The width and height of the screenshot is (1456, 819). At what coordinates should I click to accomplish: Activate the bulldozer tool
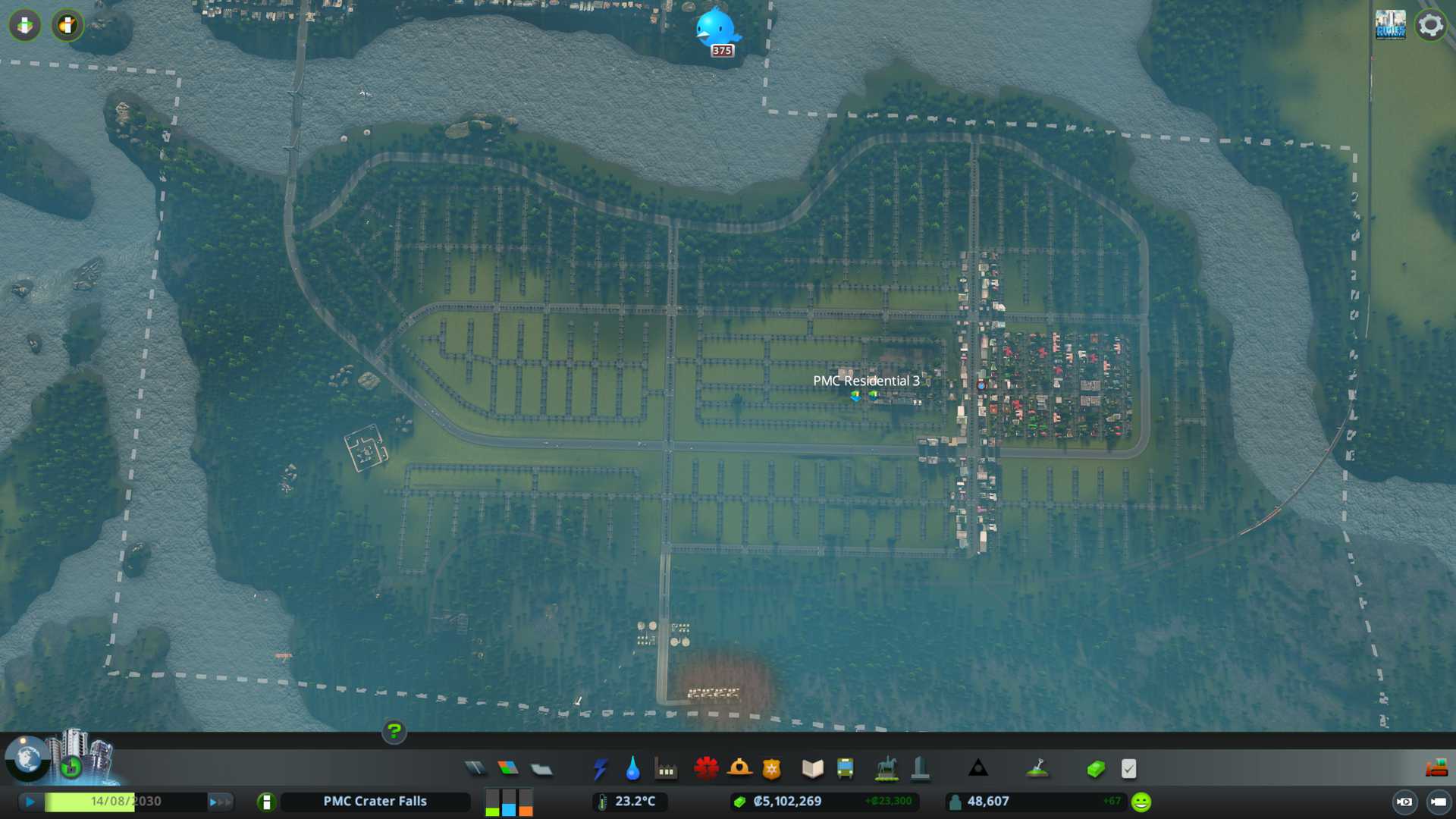(x=1436, y=769)
